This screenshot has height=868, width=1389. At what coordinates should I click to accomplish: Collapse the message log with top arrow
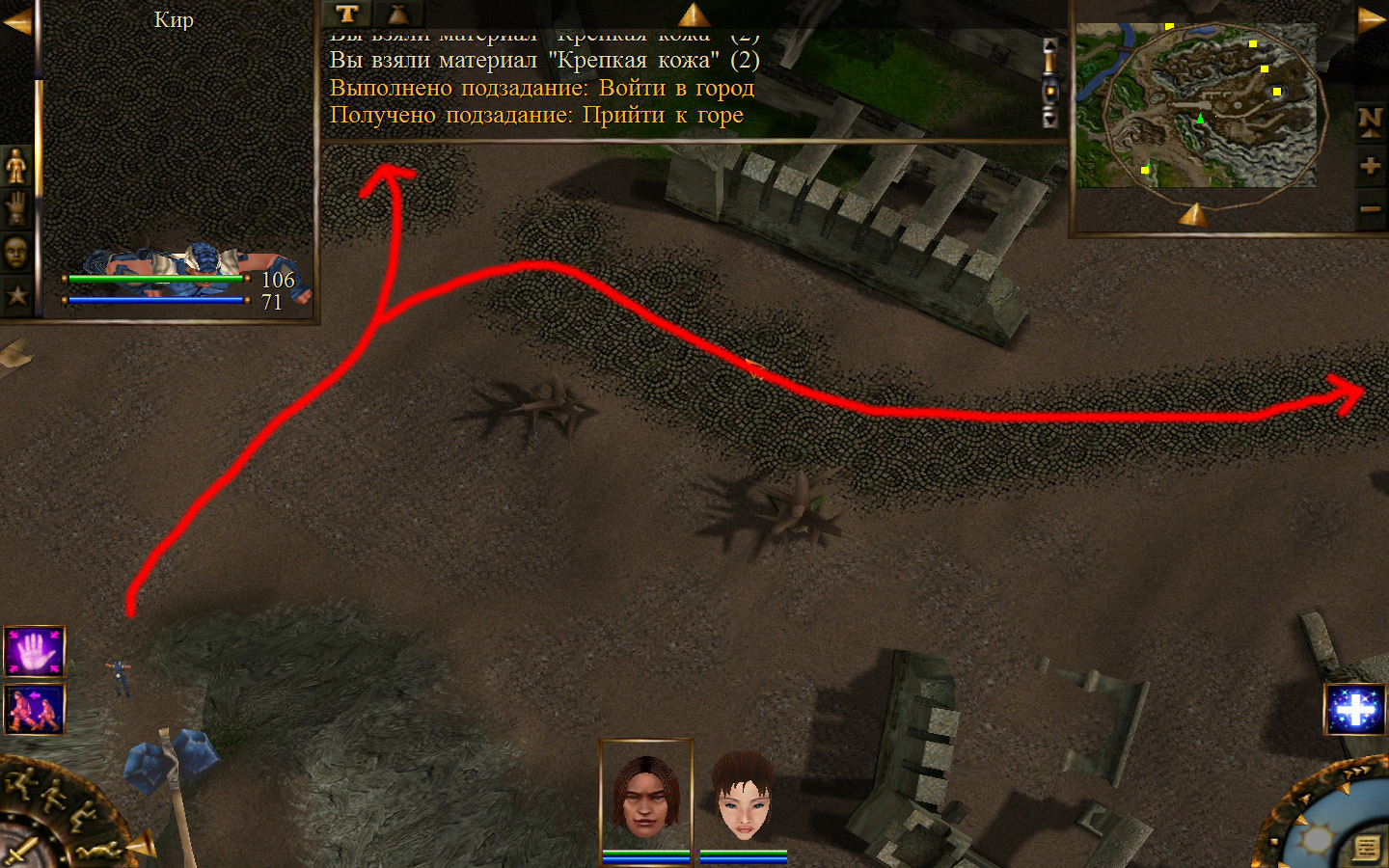[693, 14]
